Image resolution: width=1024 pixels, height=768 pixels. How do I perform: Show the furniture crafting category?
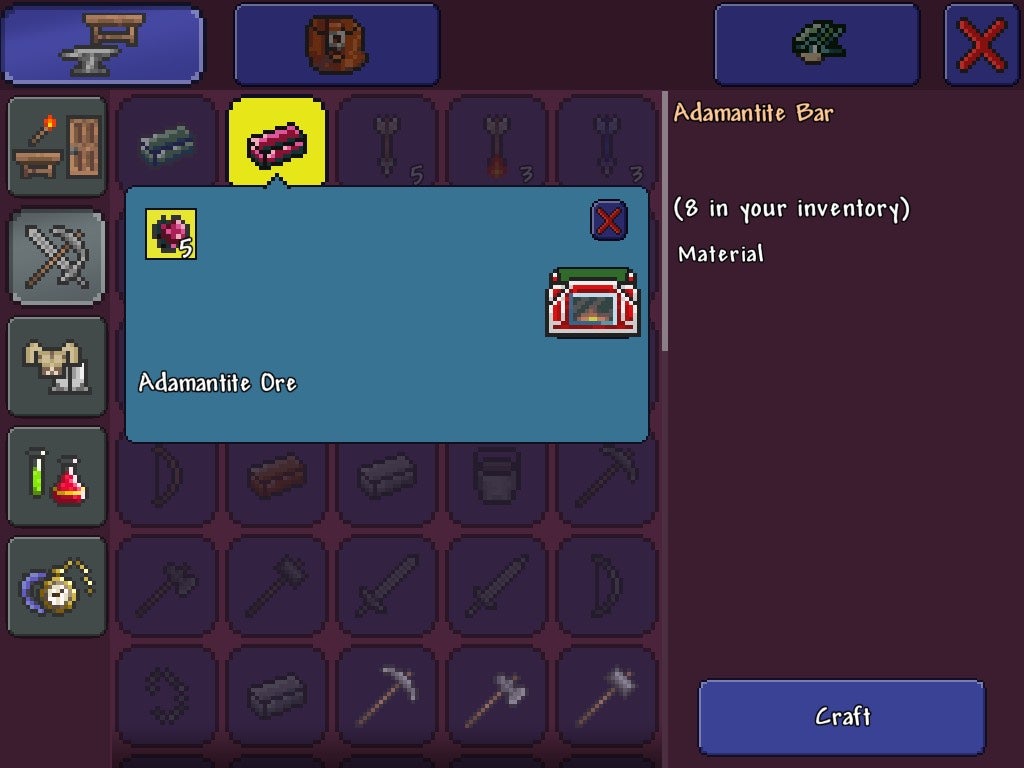(x=56, y=146)
